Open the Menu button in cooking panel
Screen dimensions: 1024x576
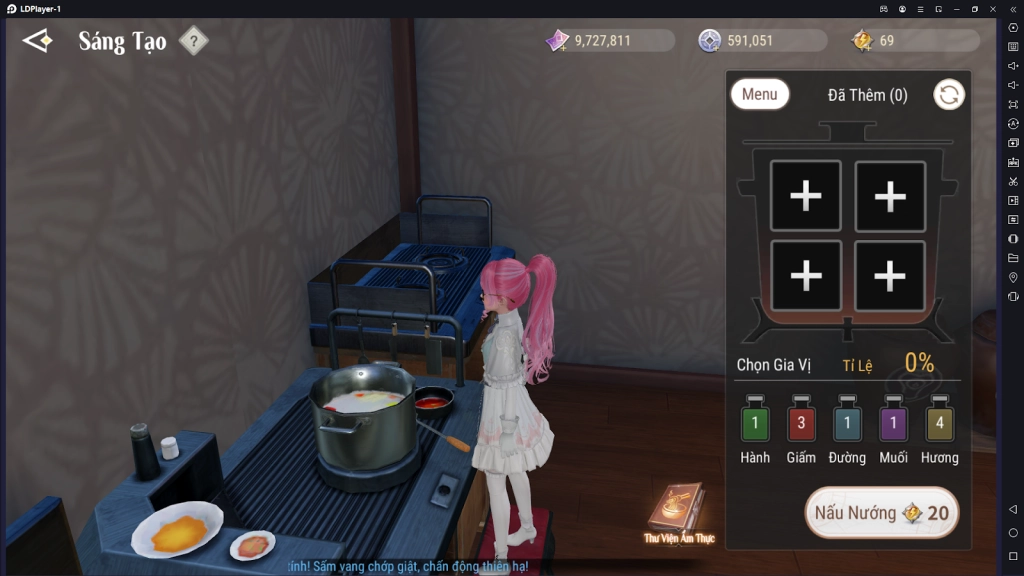(x=760, y=95)
